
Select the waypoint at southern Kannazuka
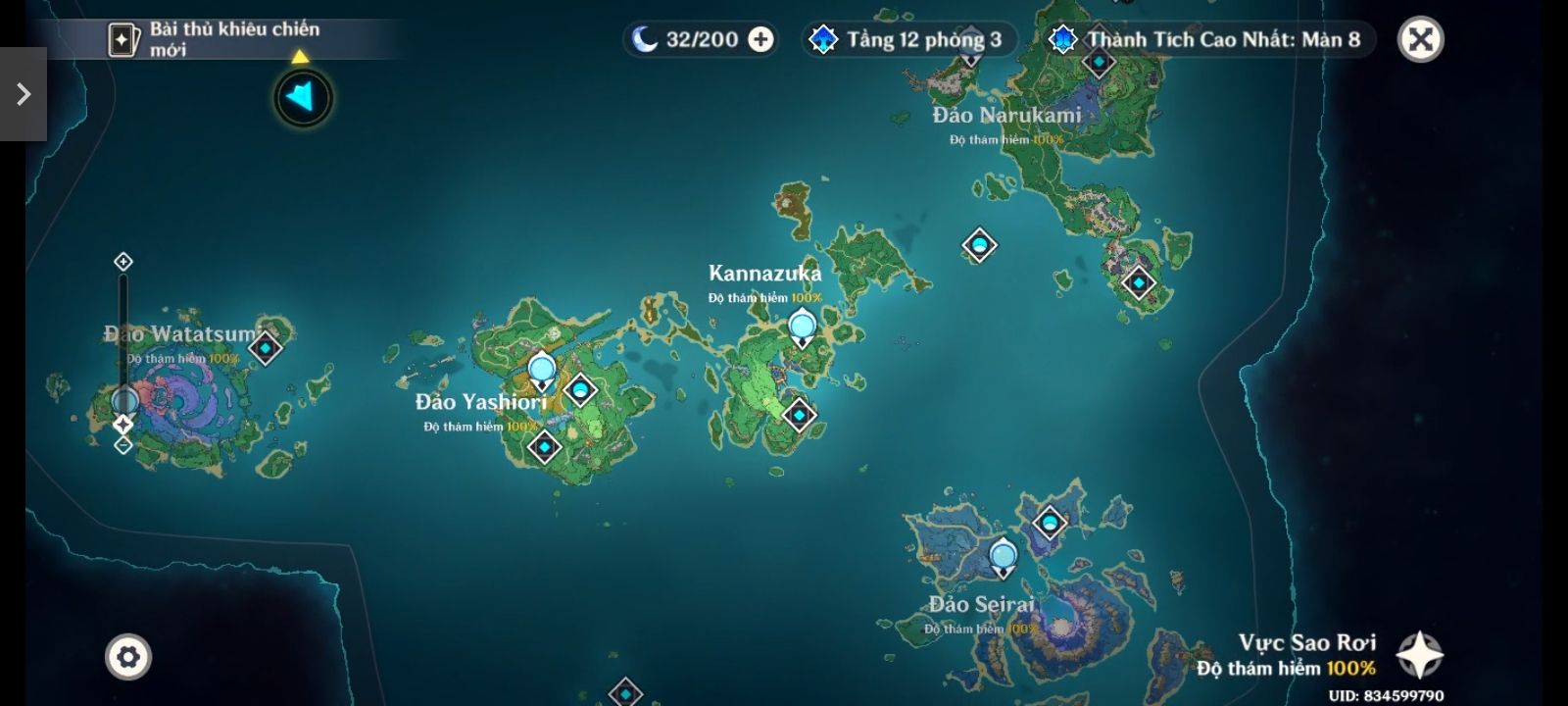click(799, 415)
